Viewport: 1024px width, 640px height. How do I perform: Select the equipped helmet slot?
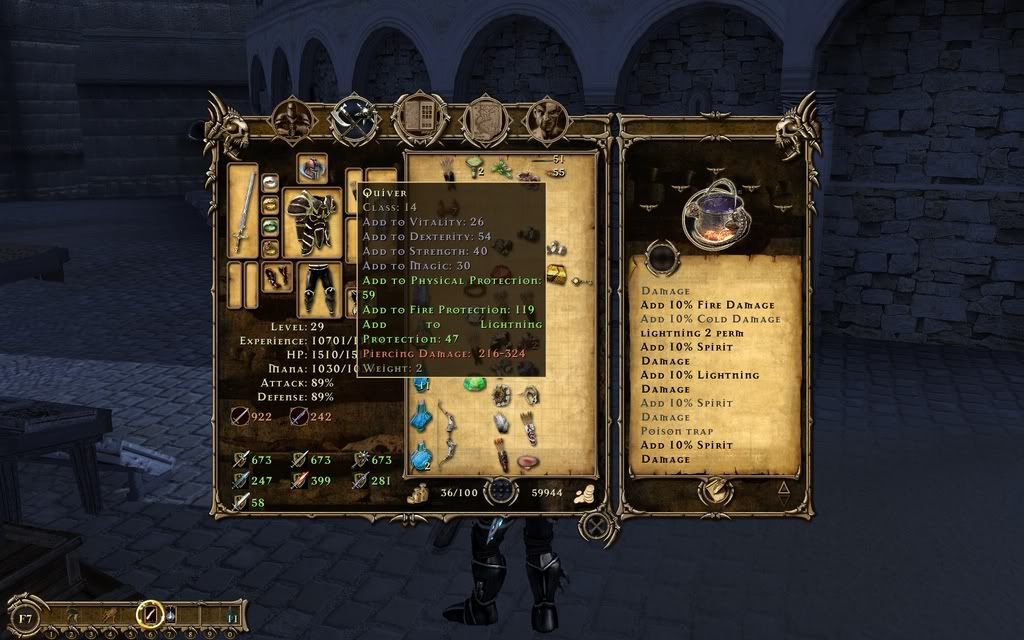point(312,168)
